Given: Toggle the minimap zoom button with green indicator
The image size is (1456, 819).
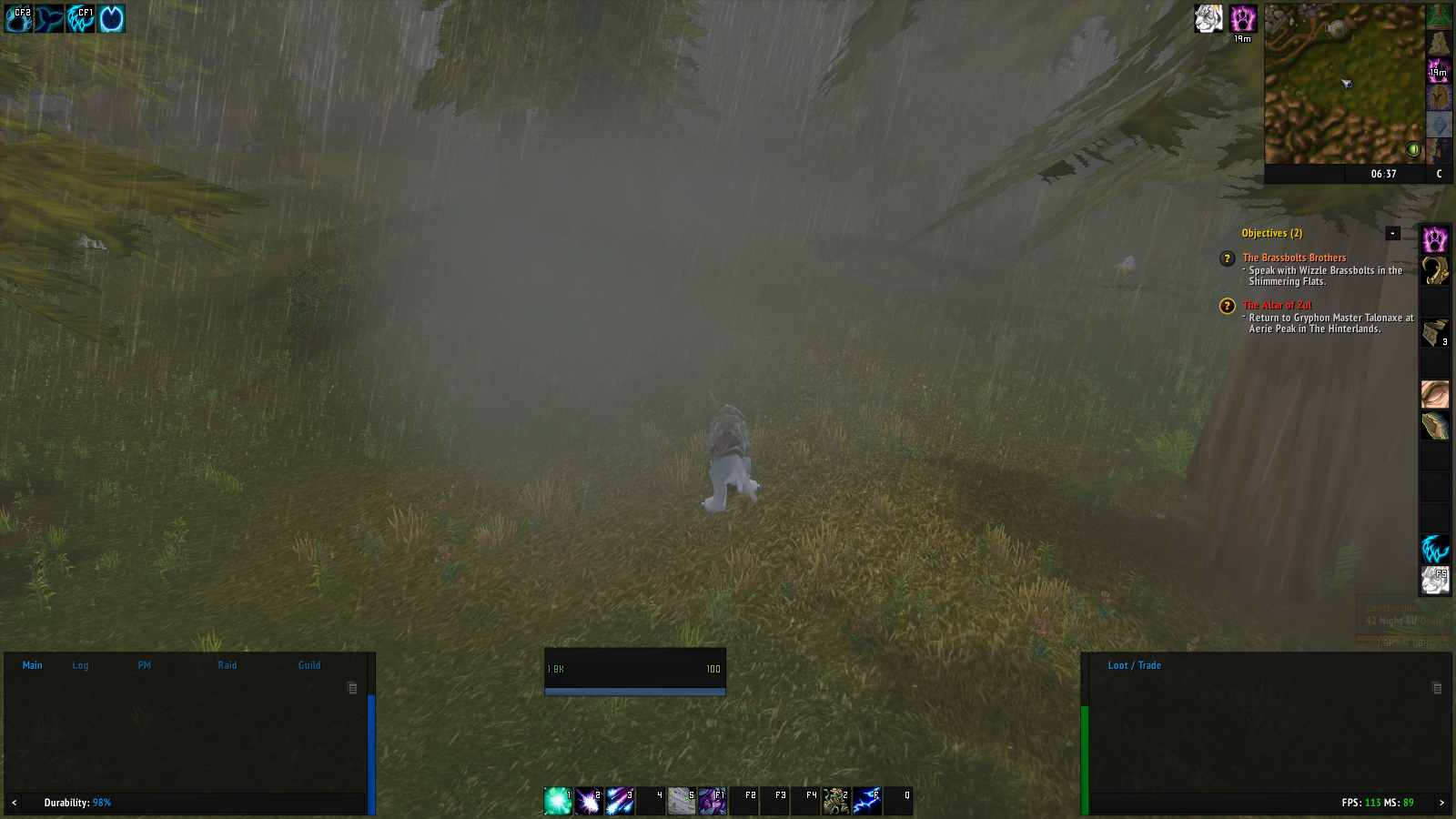Looking at the screenshot, I should point(1413,148).
